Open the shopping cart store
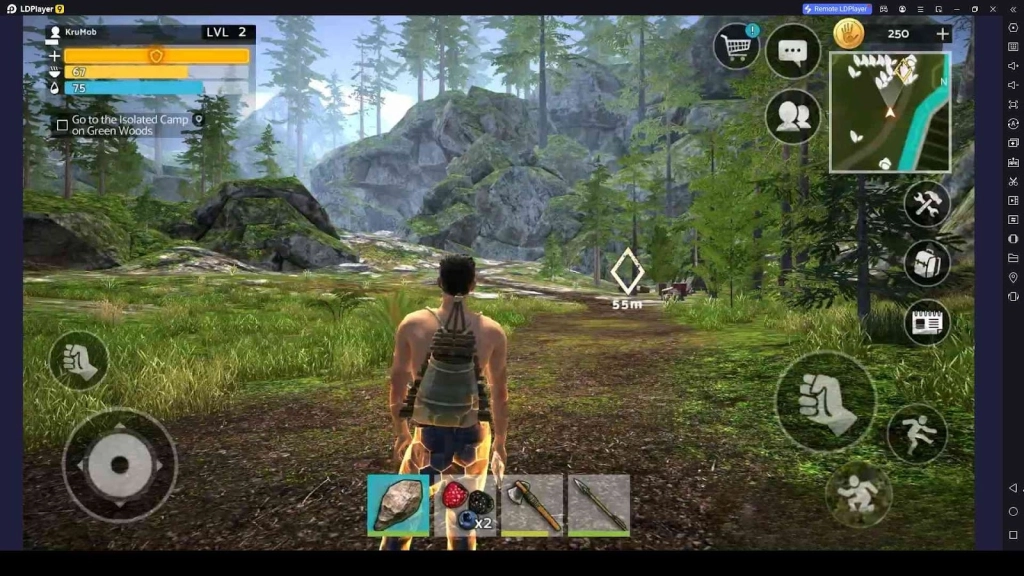Image resolution: width=1024 pixels, height=576 pixels. pos(737,47)
